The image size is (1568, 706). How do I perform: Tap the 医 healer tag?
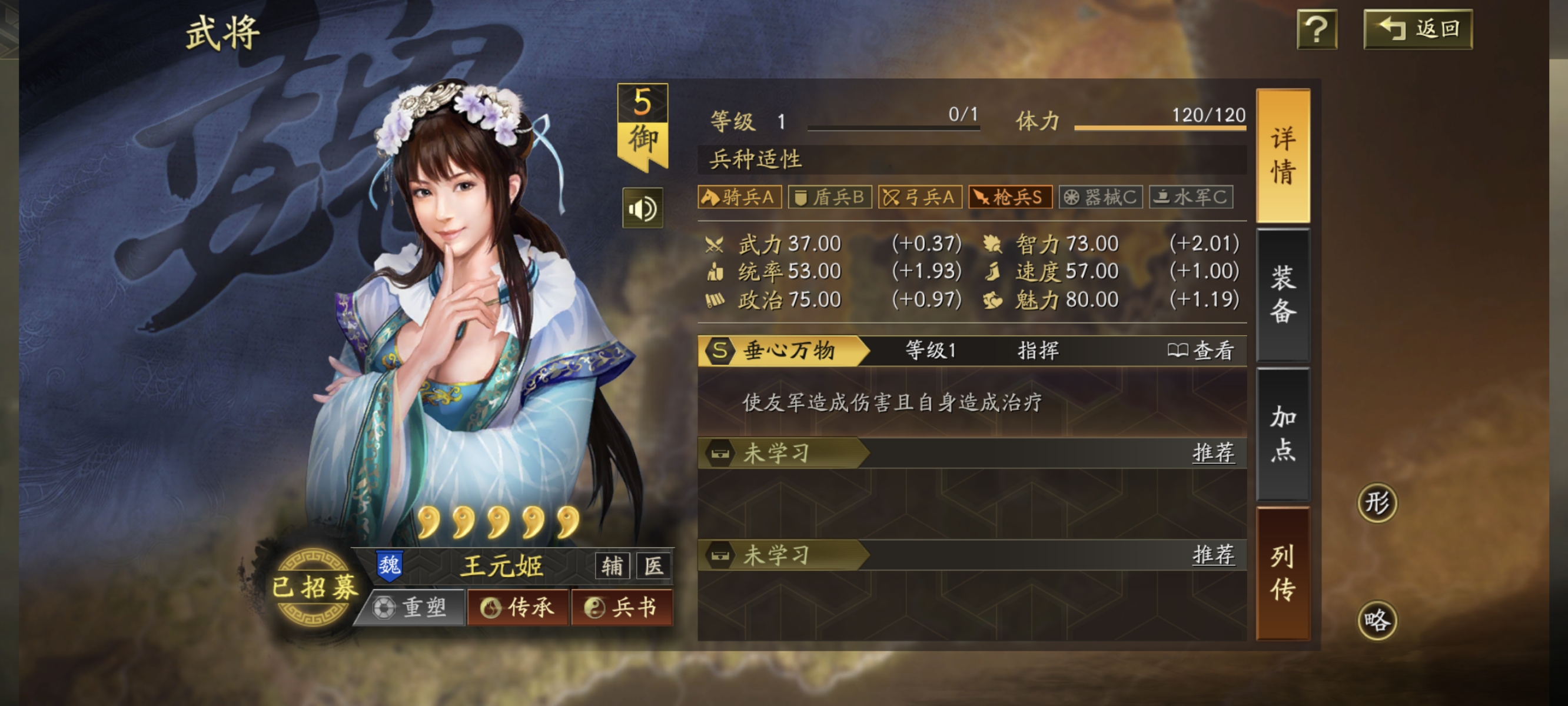click(x=653, y=566)
